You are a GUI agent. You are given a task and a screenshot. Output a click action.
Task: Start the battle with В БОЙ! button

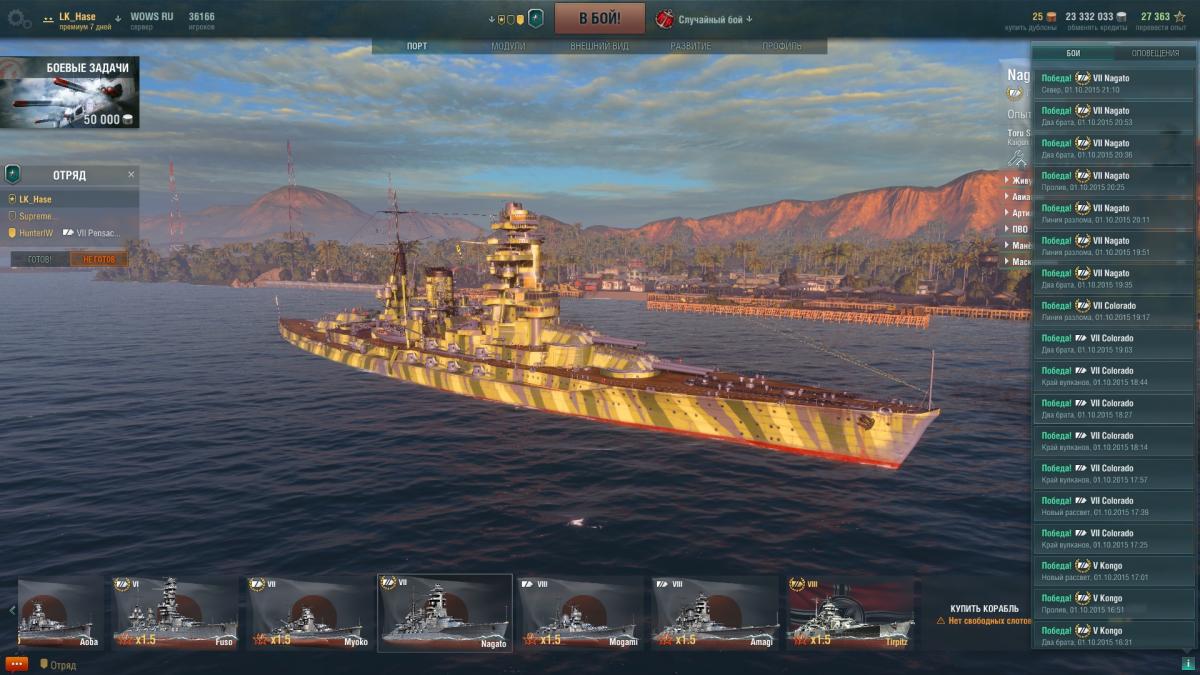point(600,18)
